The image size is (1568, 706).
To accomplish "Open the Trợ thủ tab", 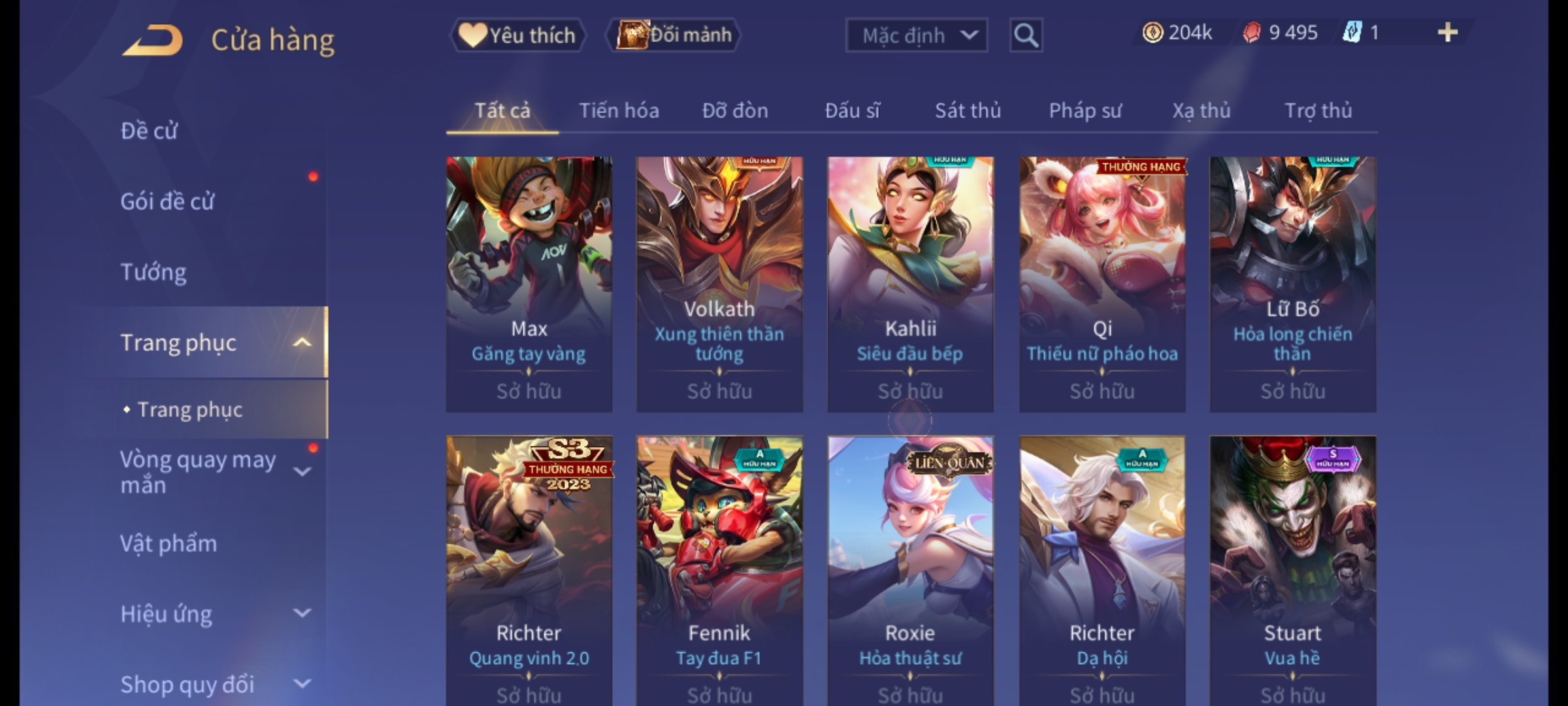I will (1318, 110).
